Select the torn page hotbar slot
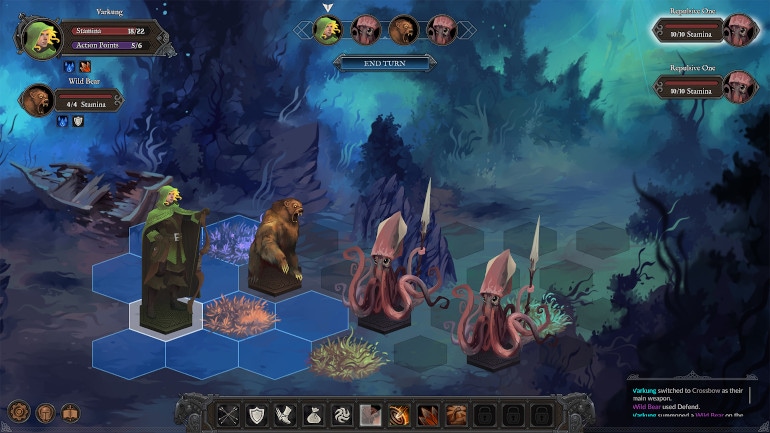This screenshot has width=770, height=433. point(371,414)
